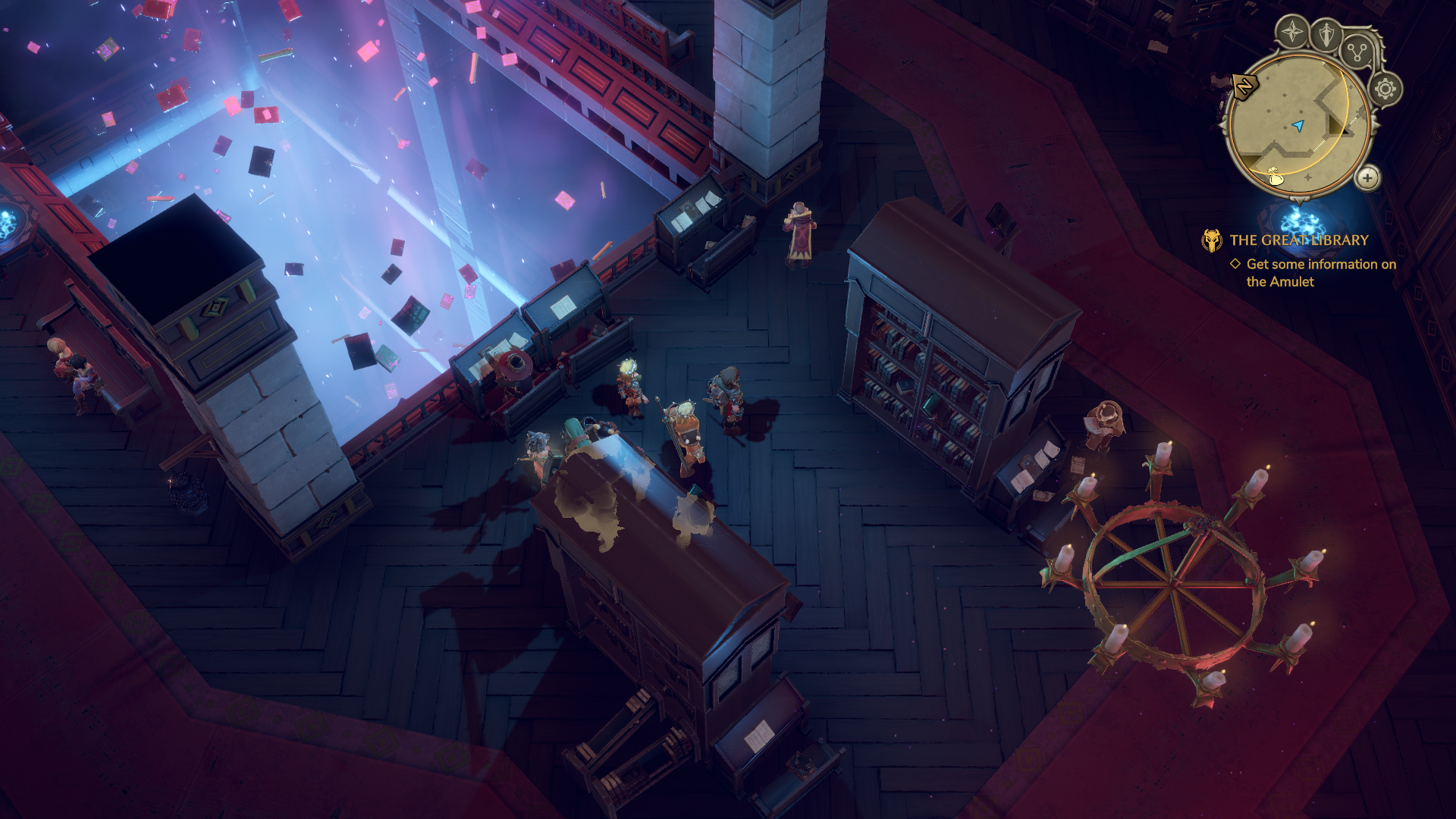Viewport: 1456px width, 819px height.
Task: Select the 'Get some information on the Amulet' objective
Action: coord(1320,272)
